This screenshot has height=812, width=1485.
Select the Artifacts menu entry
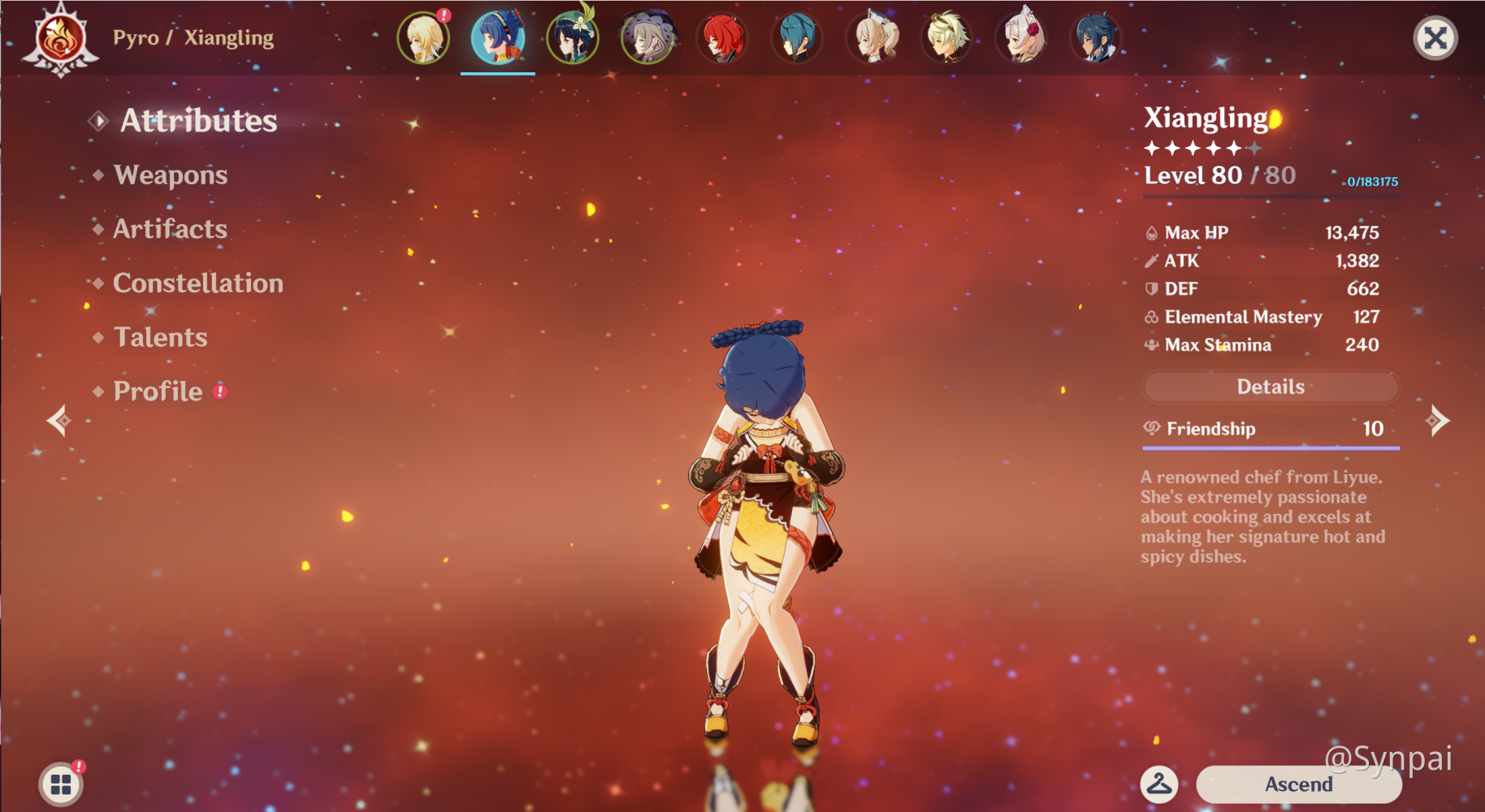click(170, 229)
